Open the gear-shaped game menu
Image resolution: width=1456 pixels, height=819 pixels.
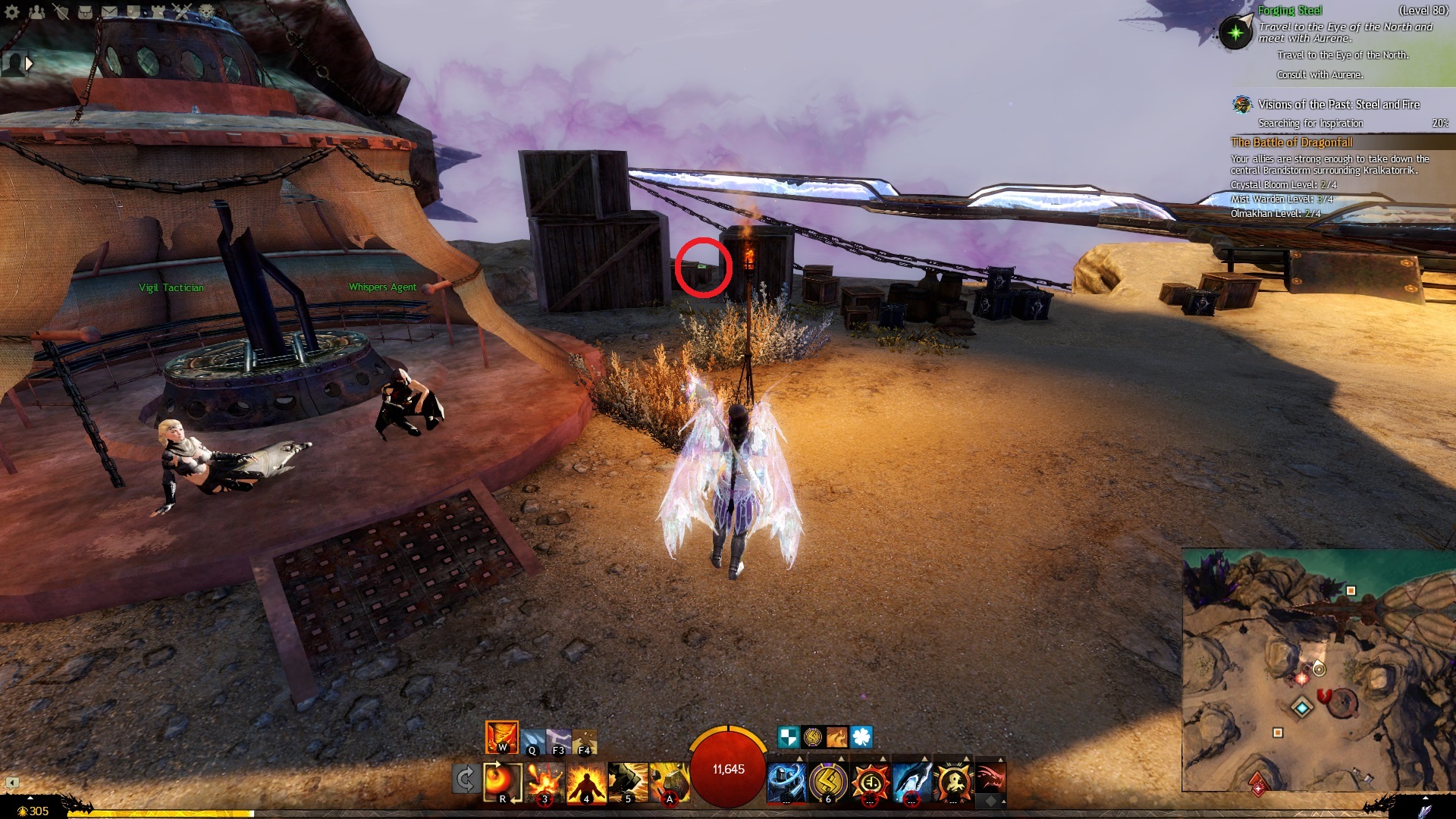12,11
